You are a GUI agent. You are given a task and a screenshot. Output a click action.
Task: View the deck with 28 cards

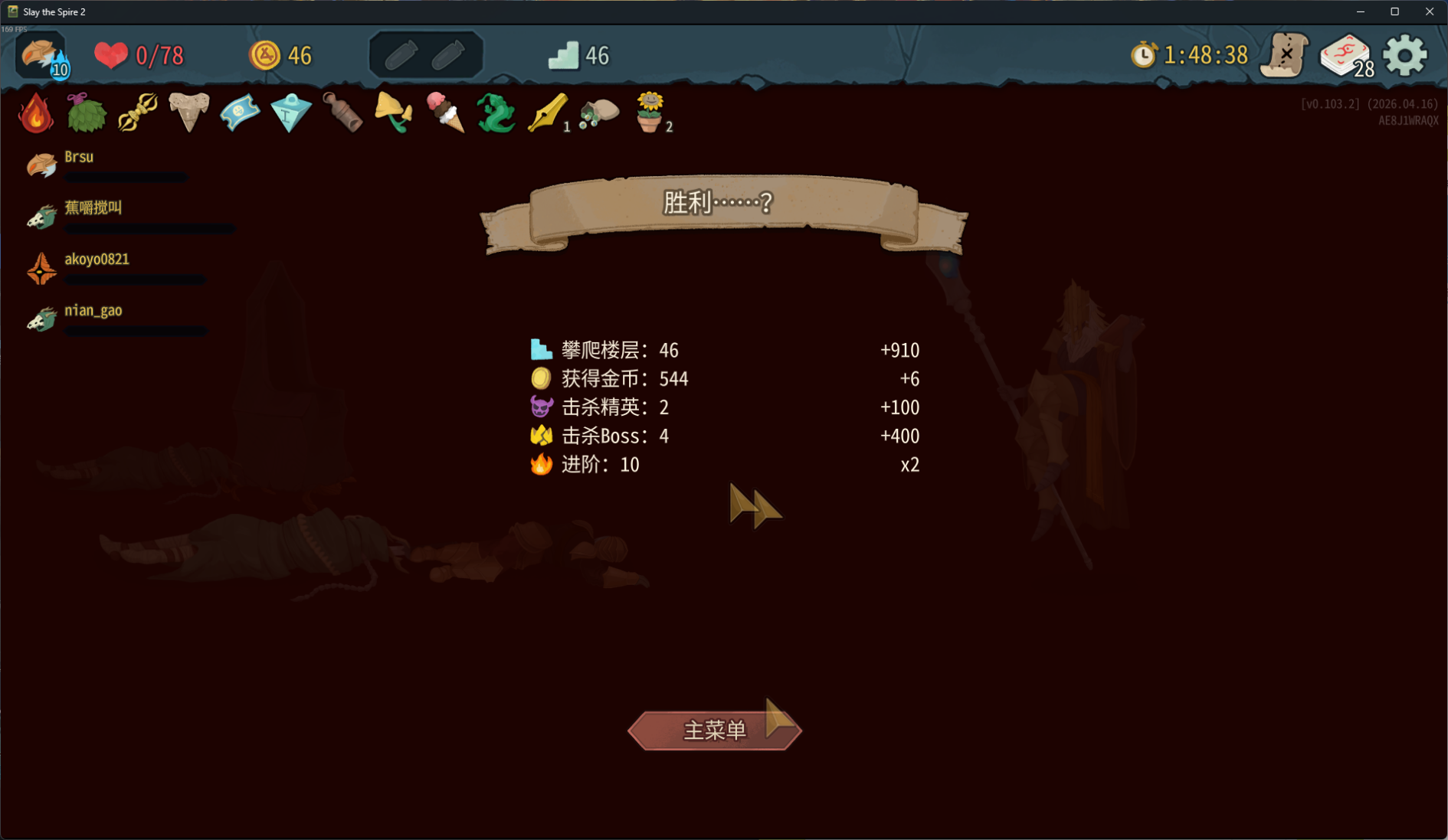1345,55
